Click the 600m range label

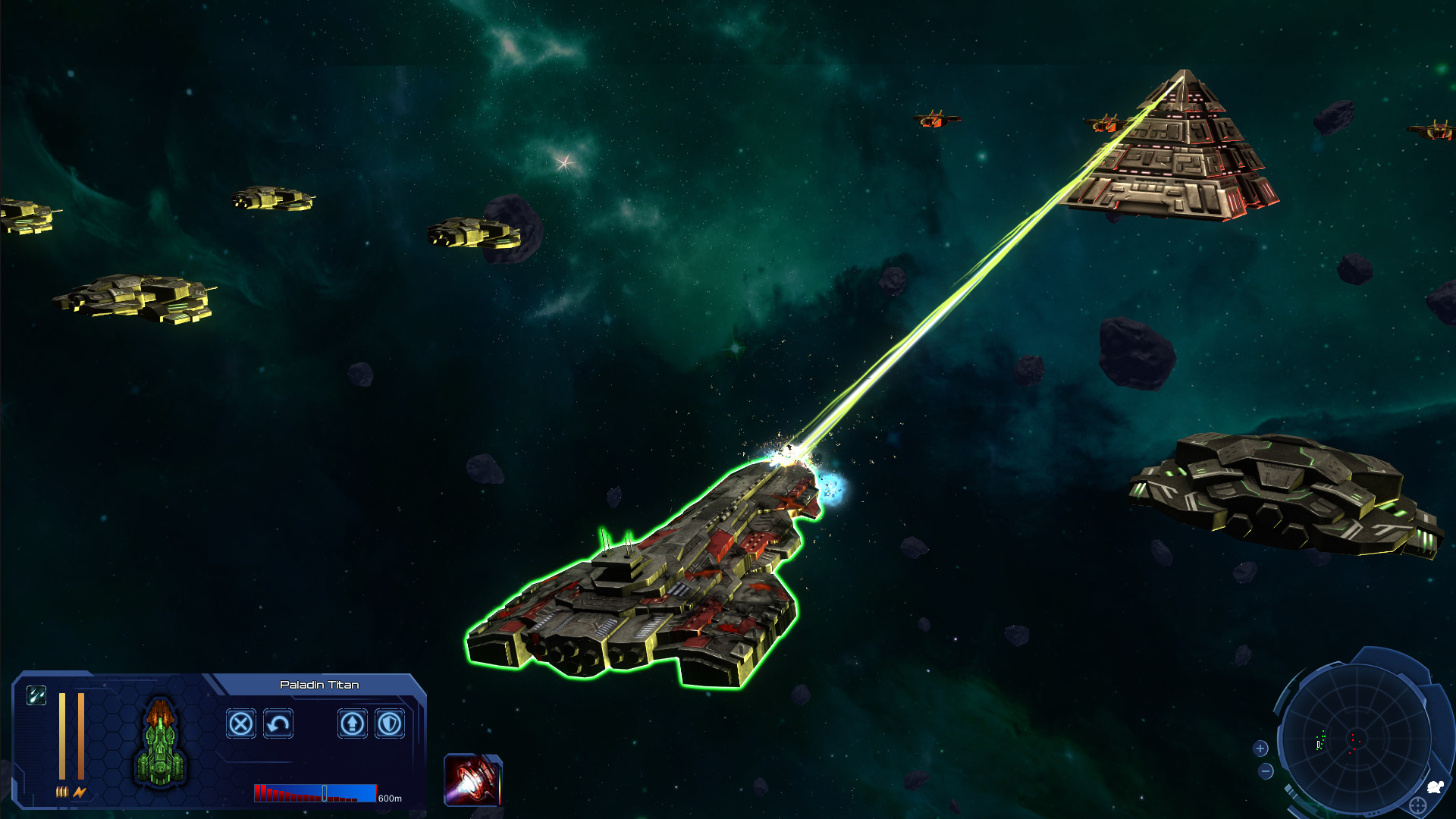(x=390, y=797)
